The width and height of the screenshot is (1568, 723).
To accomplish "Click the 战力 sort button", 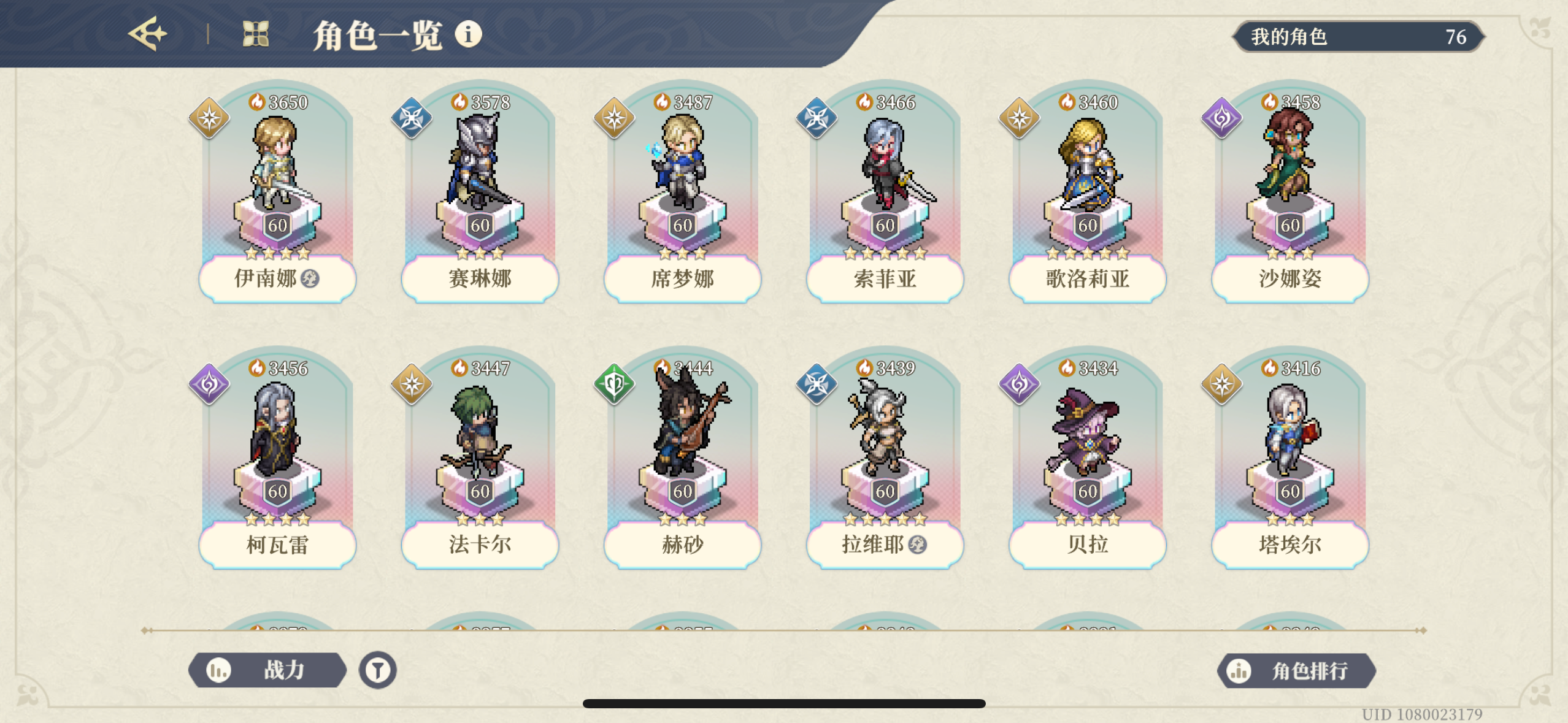I will [270, 670].
